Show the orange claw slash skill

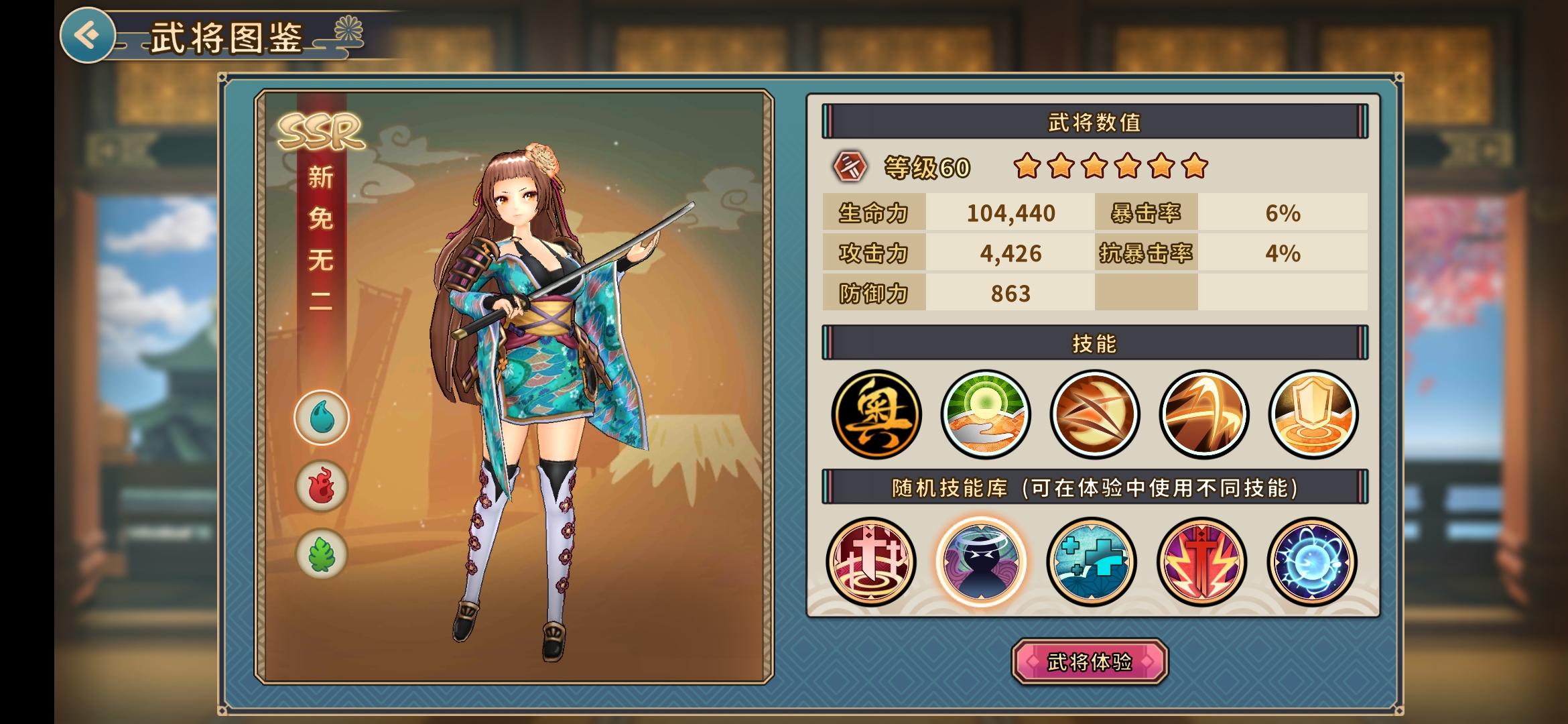[x=1094, y=414]
